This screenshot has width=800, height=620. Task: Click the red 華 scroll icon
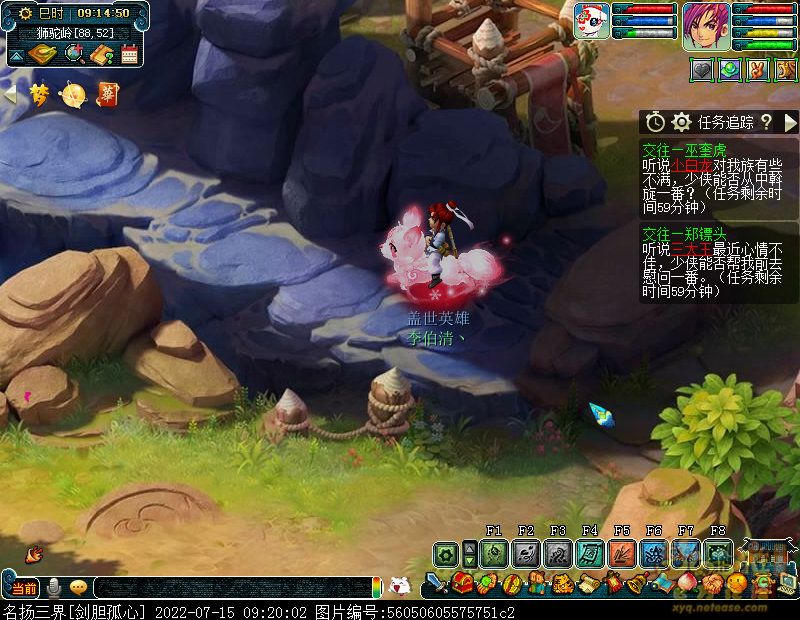click(106, 95)
